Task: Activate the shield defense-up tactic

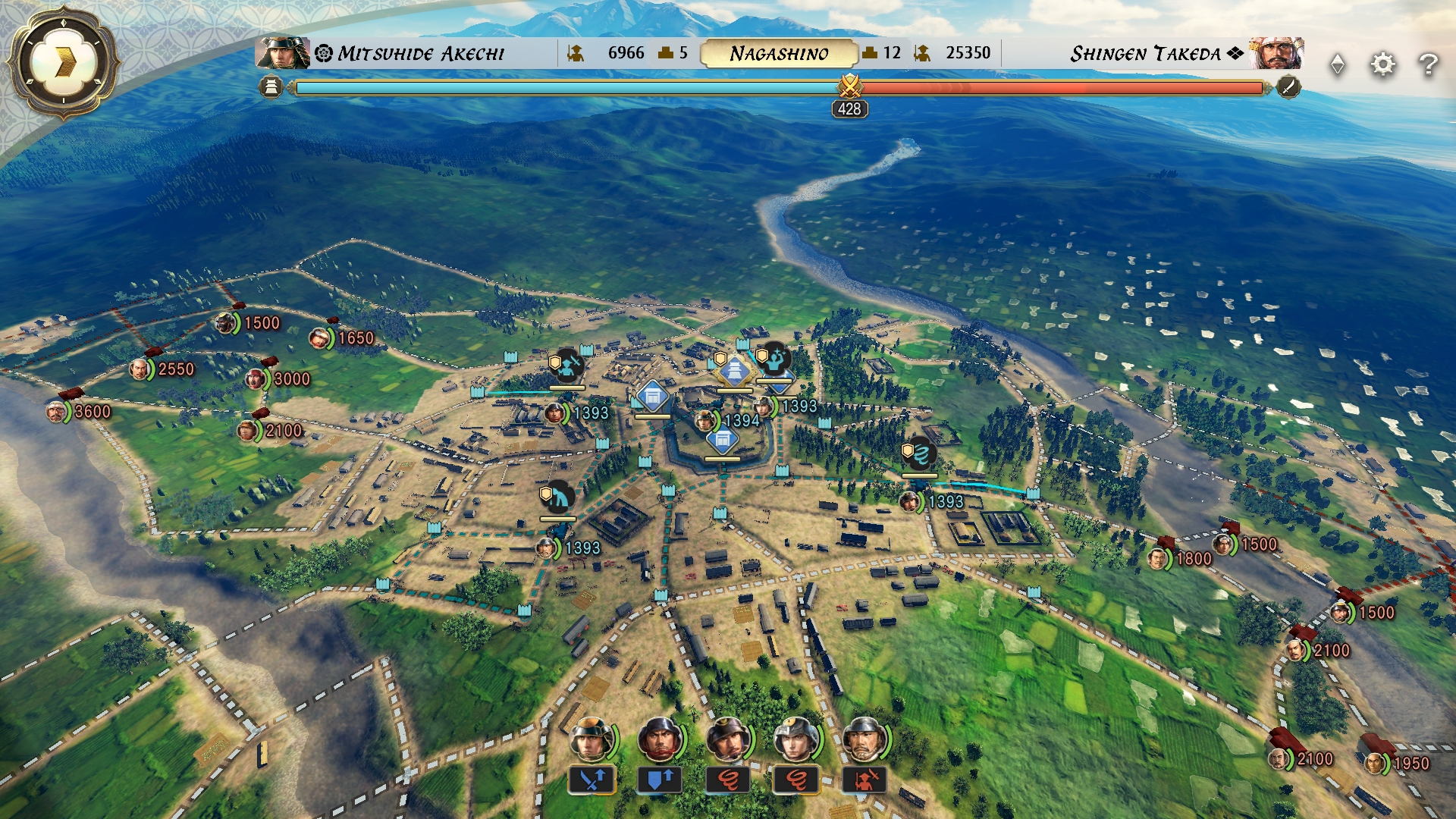Action: [x=660, y=779]
